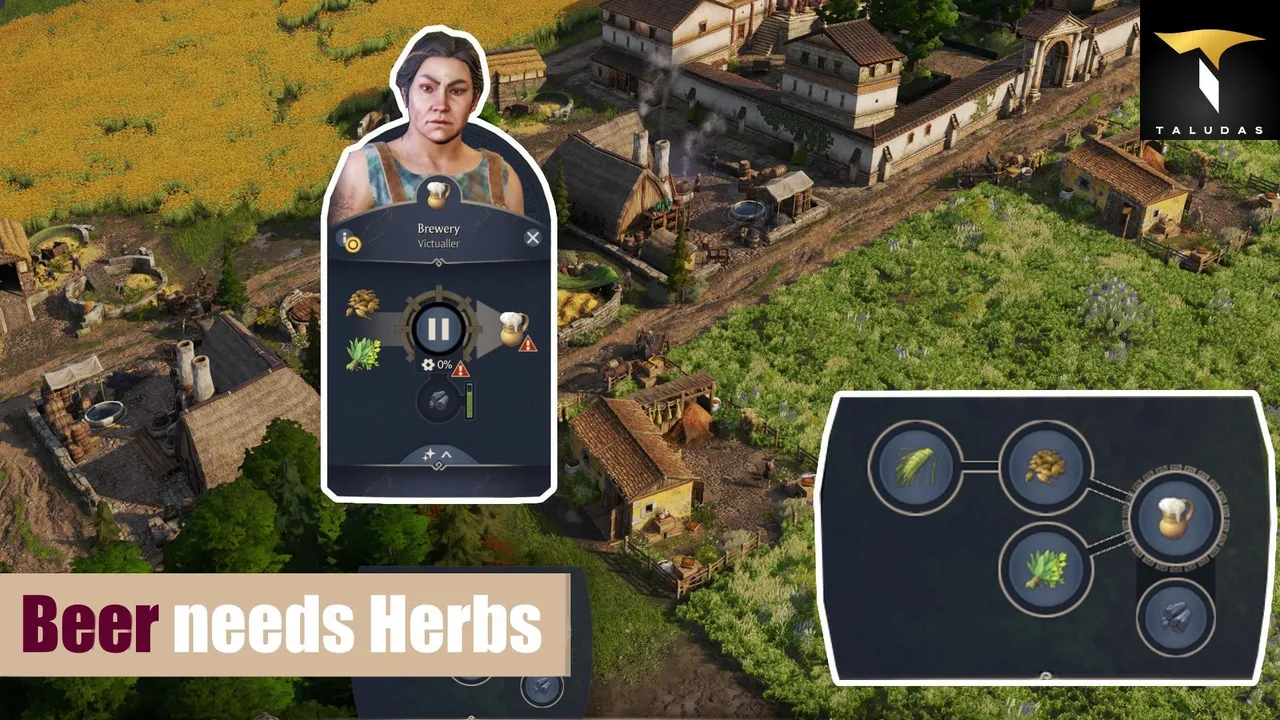Screen dimensions: 1280x720
Task: Click the charcoal node in production chain
Action: tap(1176, 618)
